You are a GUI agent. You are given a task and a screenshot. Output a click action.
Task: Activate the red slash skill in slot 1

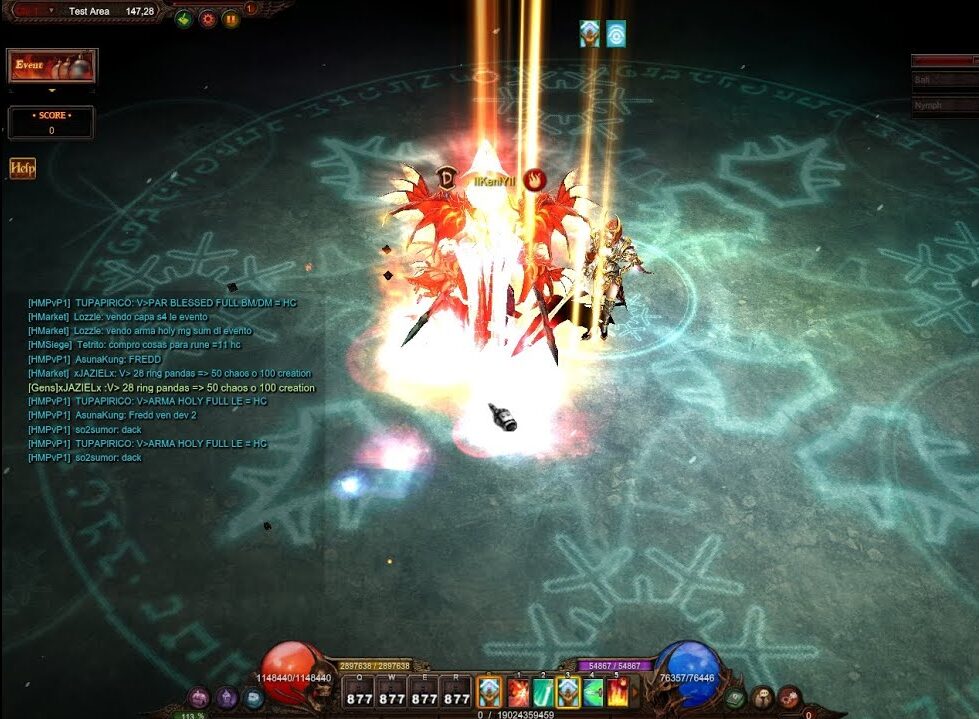517,692
